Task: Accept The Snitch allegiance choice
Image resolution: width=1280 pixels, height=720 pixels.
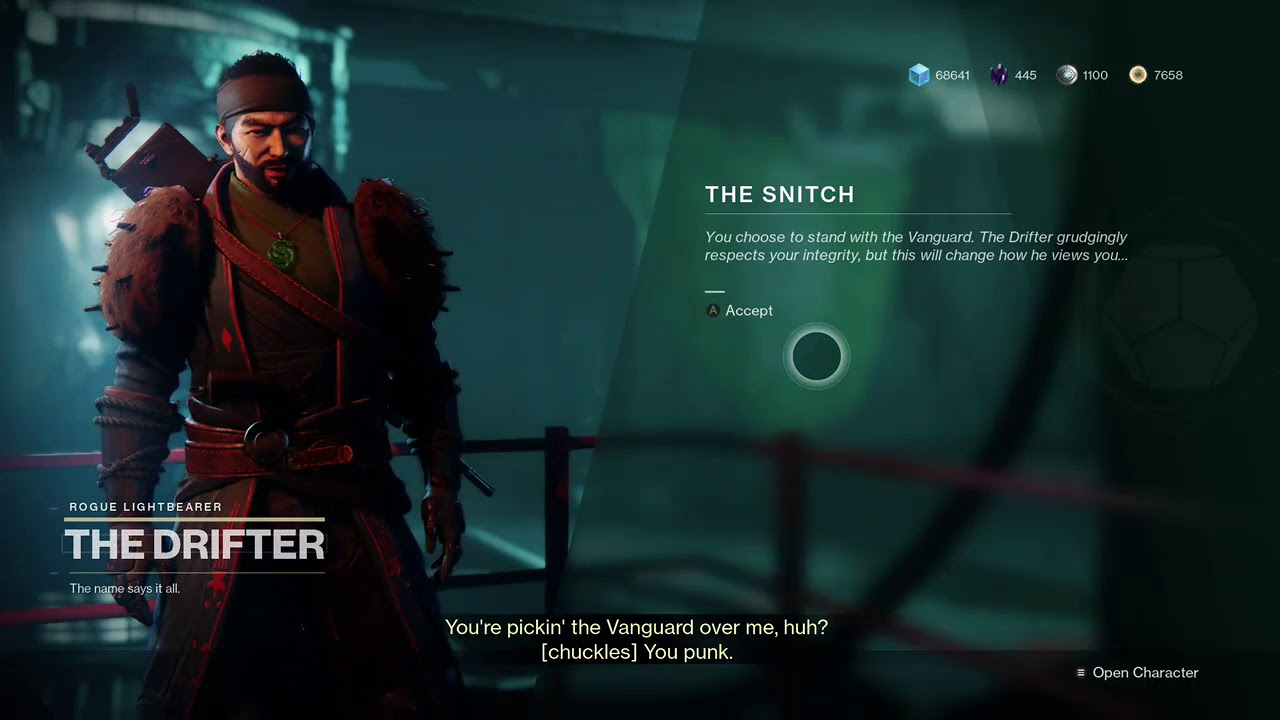Action: pyautogui.click(x=740, y=311)
